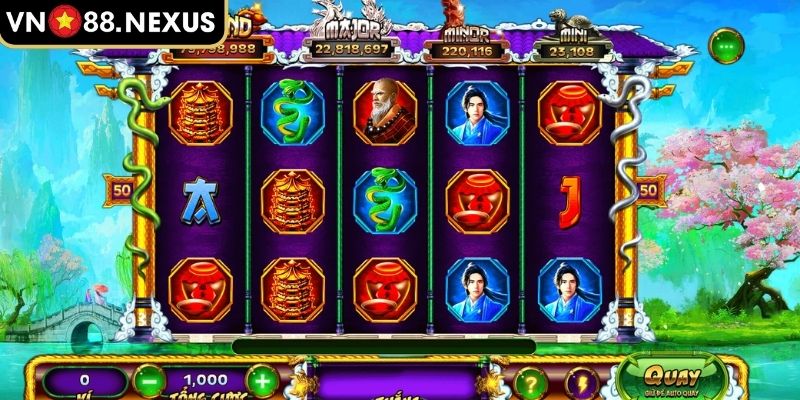Open the green three-dot menu
This screenshot has height=400, width=800.
pos(725,44)
